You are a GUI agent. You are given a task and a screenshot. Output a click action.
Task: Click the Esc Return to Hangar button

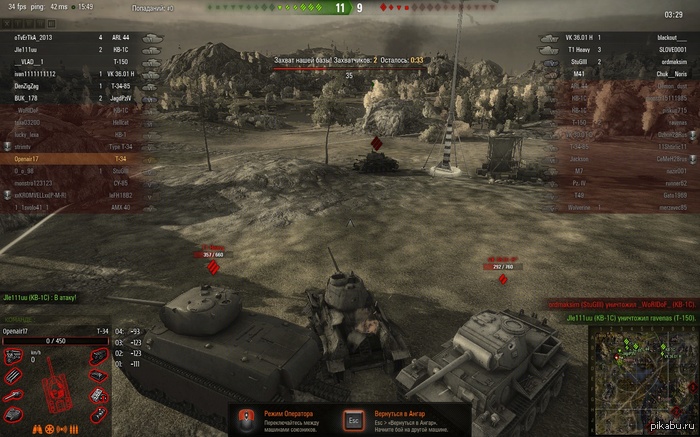click(x=352, y=419)
